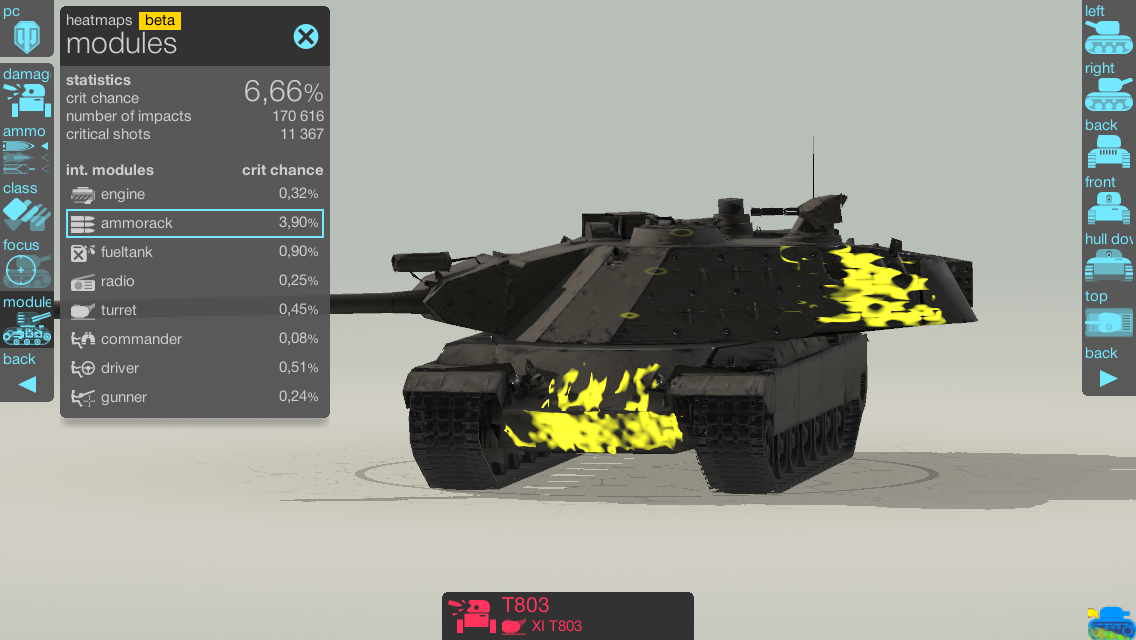Switch to the damage heatmap

pos(26,94)
